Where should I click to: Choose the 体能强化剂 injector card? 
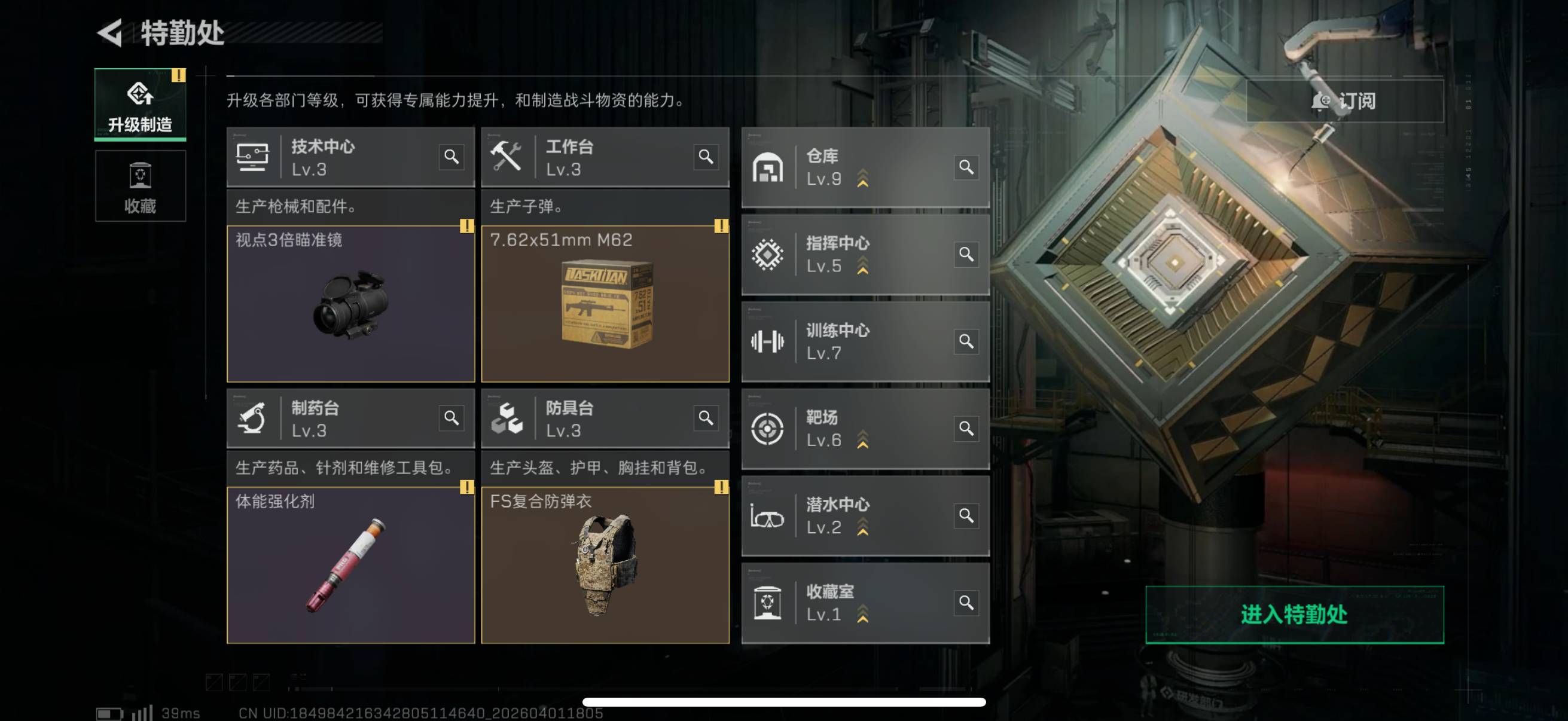pyautogui.click(x=350, y=564)
